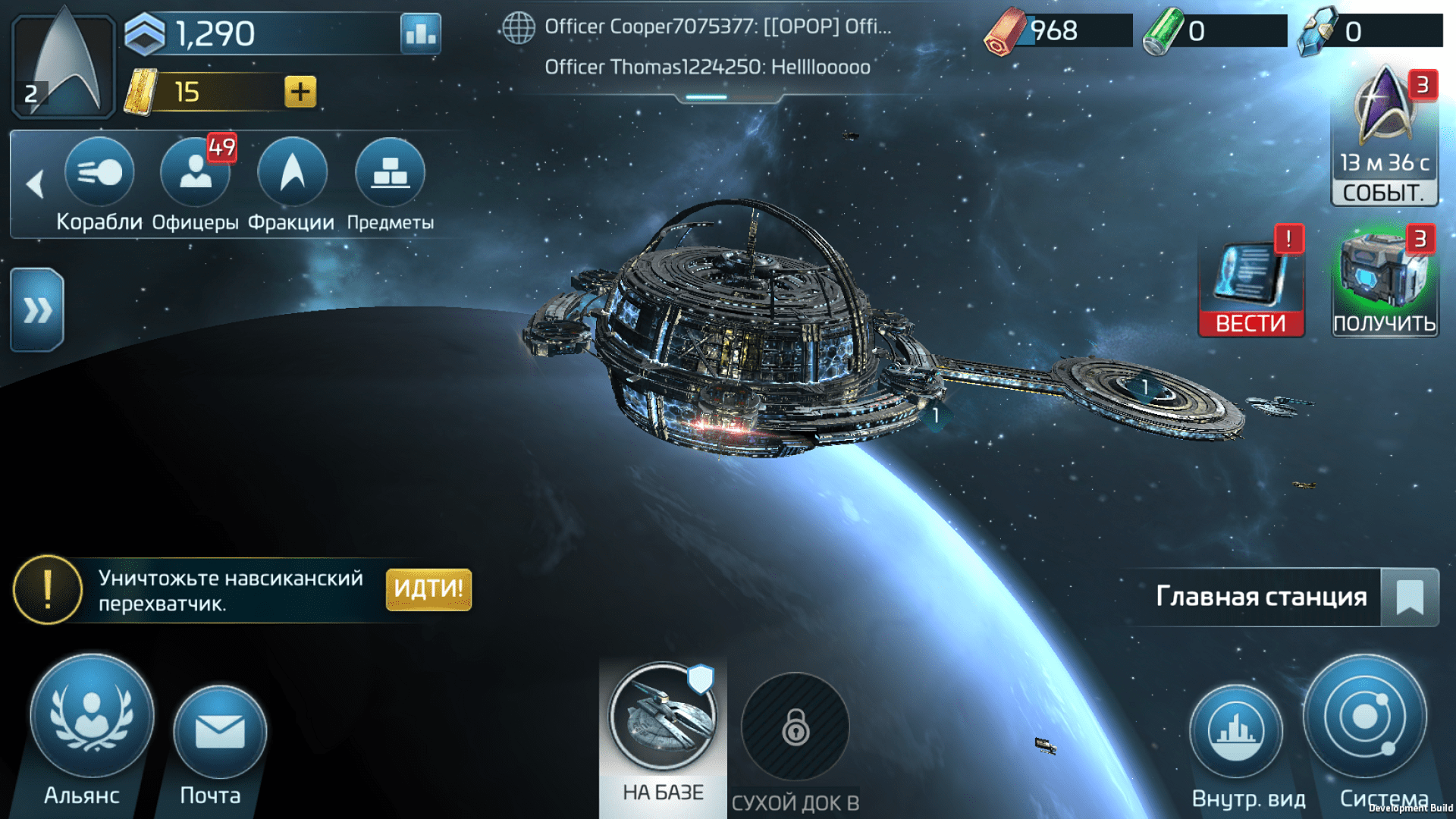
Task: Open the Фракции (Factions) menu
Action: [x=292, y=173]
